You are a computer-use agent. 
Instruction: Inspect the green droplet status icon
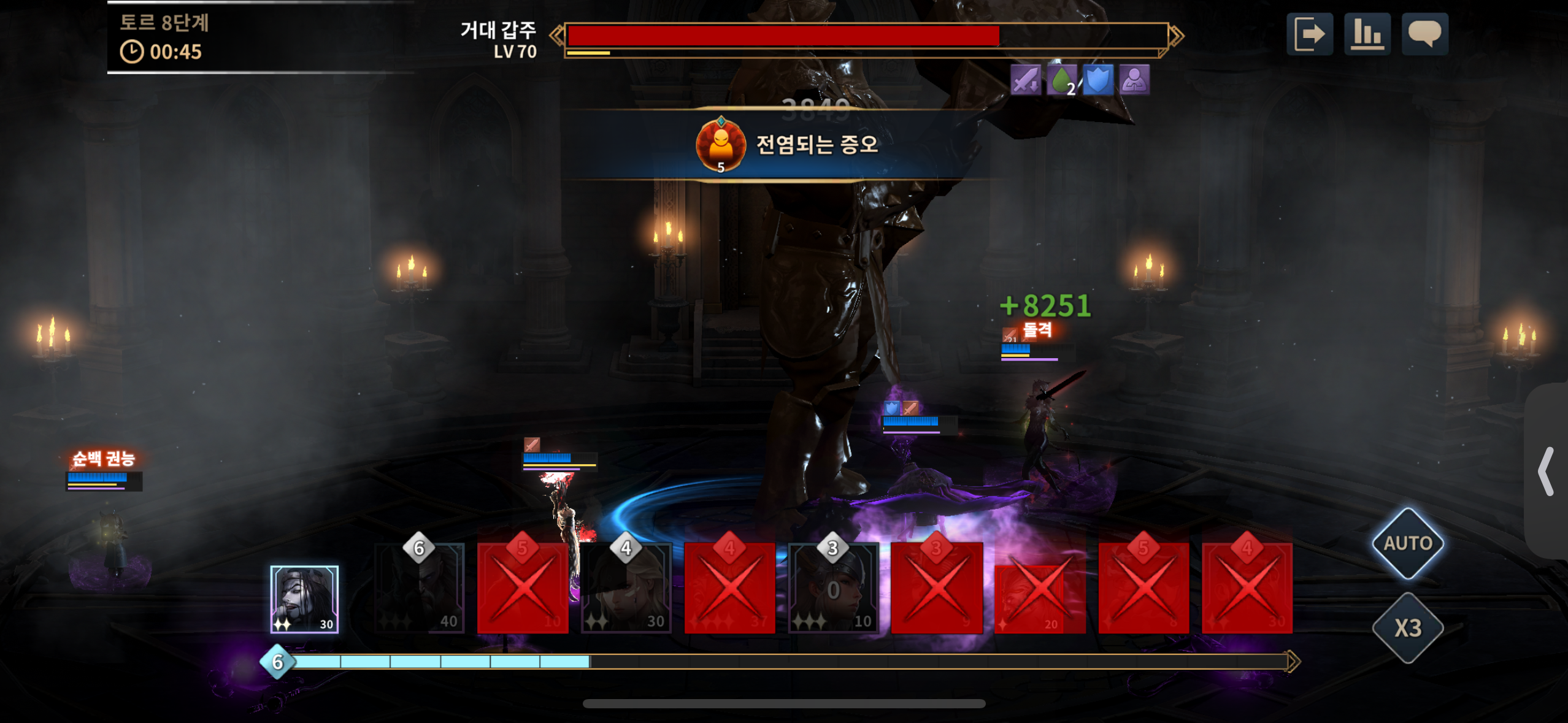coord(1062,80)
